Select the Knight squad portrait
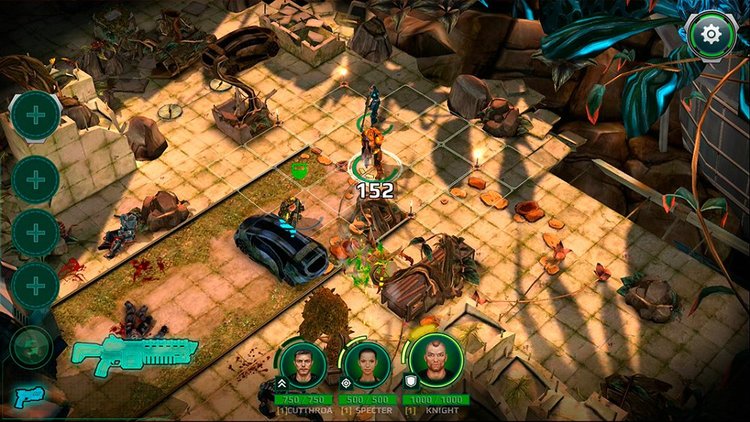The width and height of the screenshot is (750, 422). tap(435, 361)
